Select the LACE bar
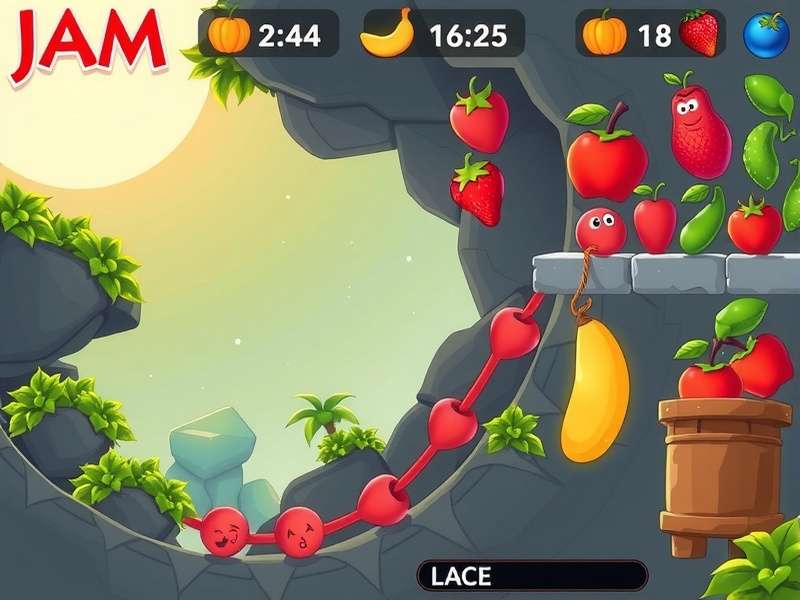Screen dimensions: 800x600 tap(532, 575)
